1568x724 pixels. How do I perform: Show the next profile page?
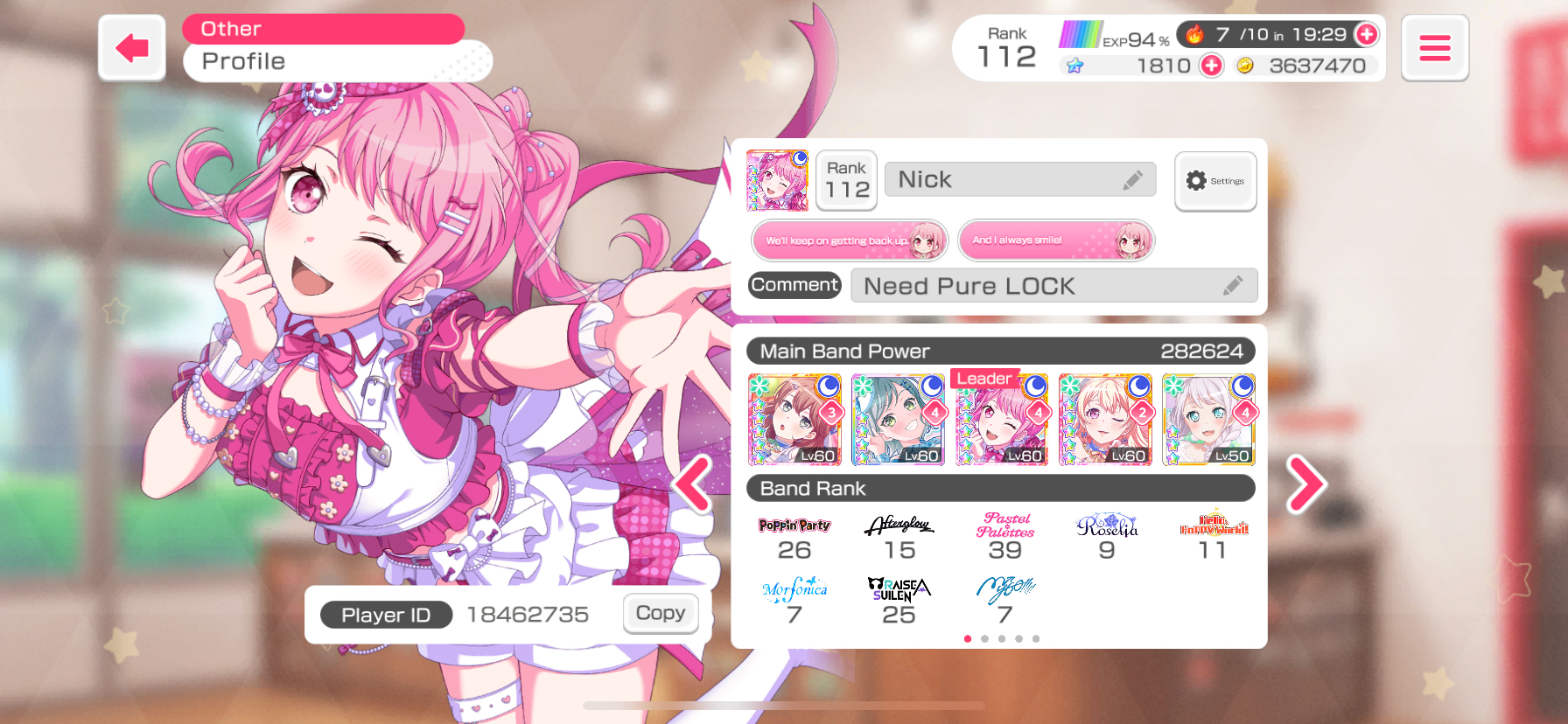(1305, 484)
